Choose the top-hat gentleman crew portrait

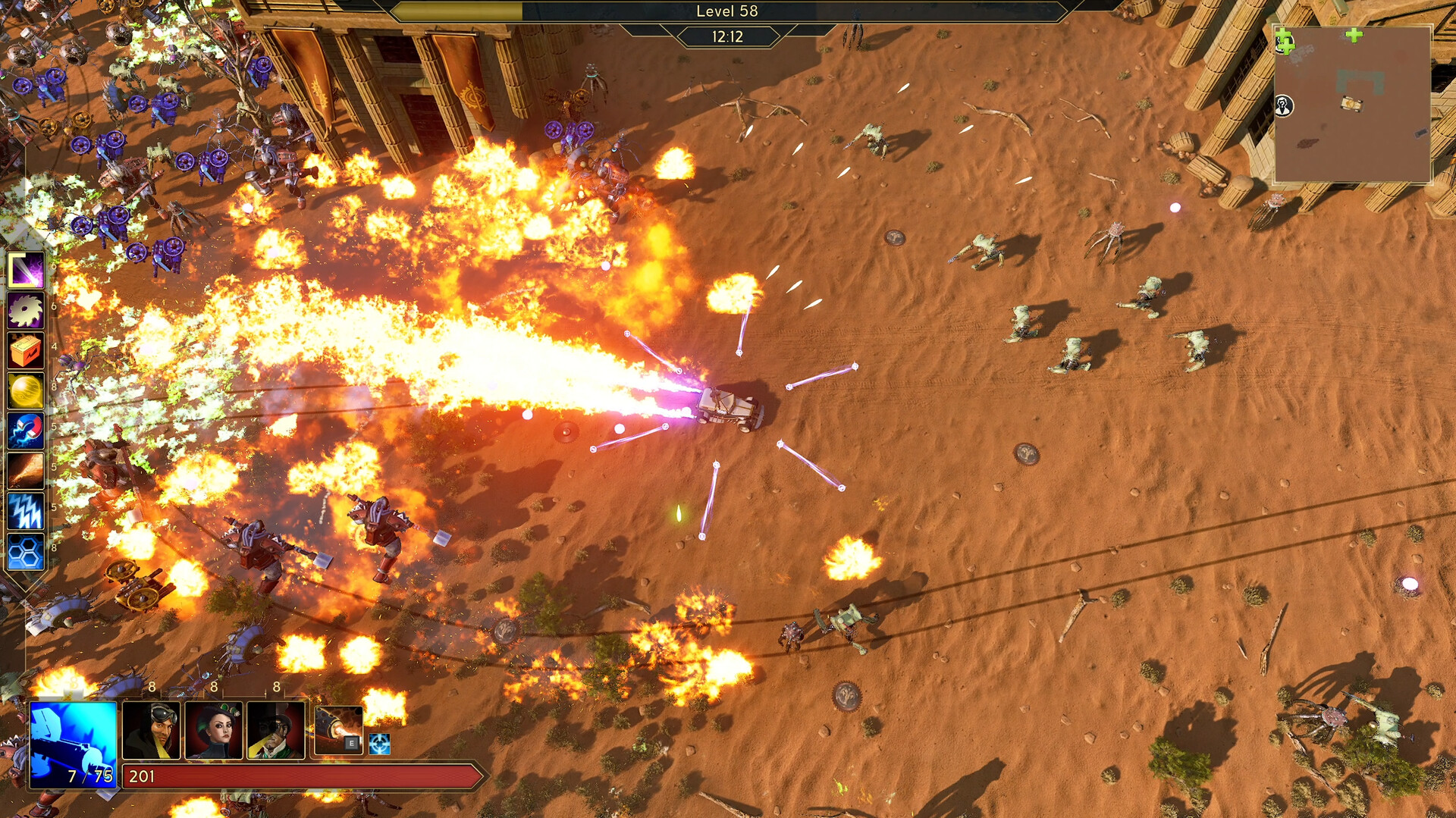point(276,730)
